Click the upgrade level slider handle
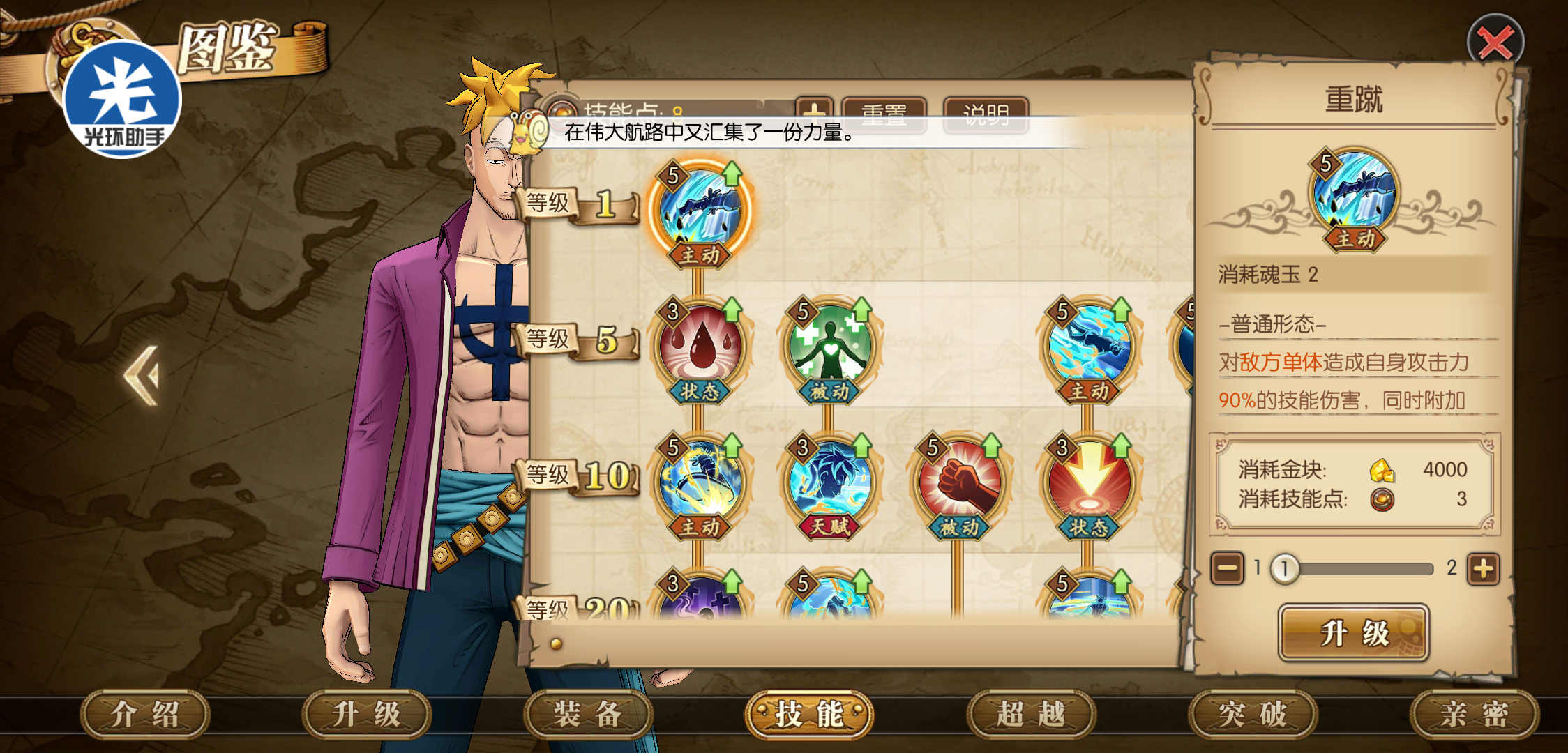 click(1284, 569)
